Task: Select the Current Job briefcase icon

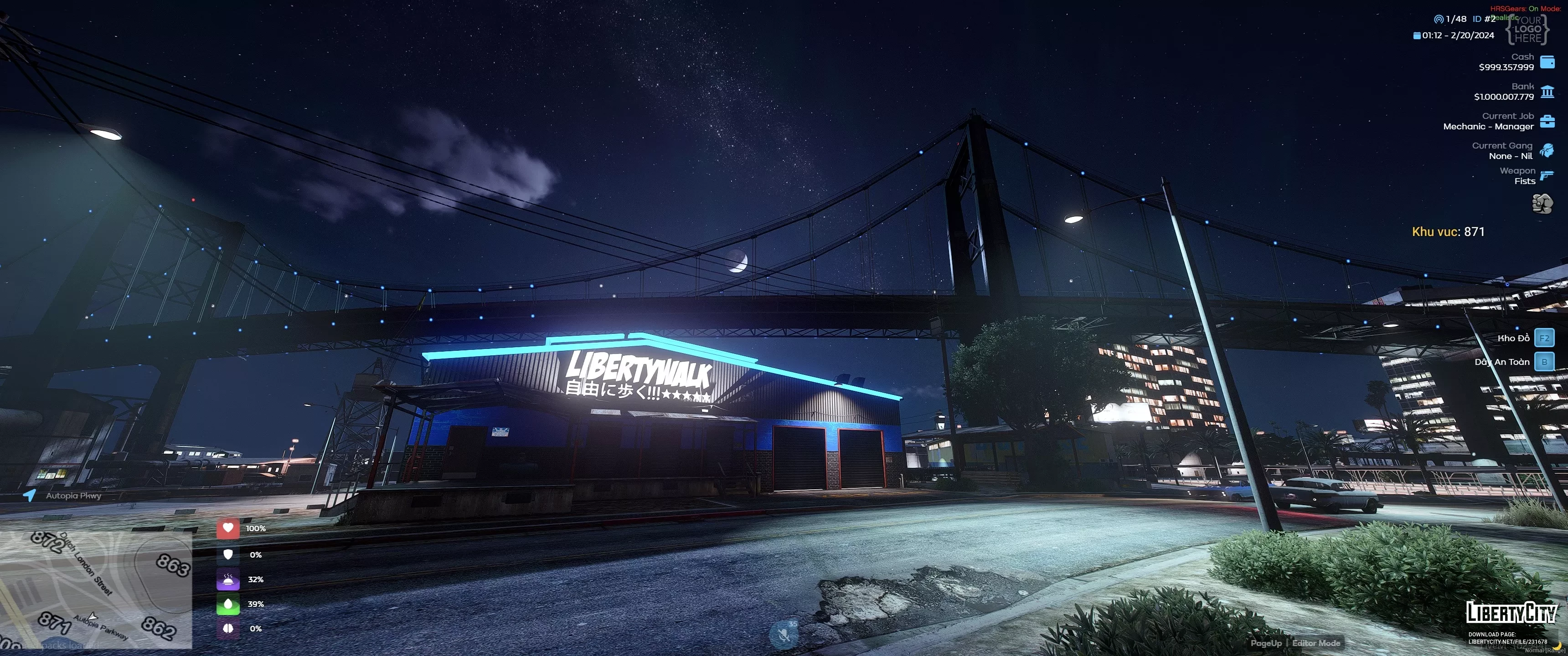Action: click(1547, 121)
